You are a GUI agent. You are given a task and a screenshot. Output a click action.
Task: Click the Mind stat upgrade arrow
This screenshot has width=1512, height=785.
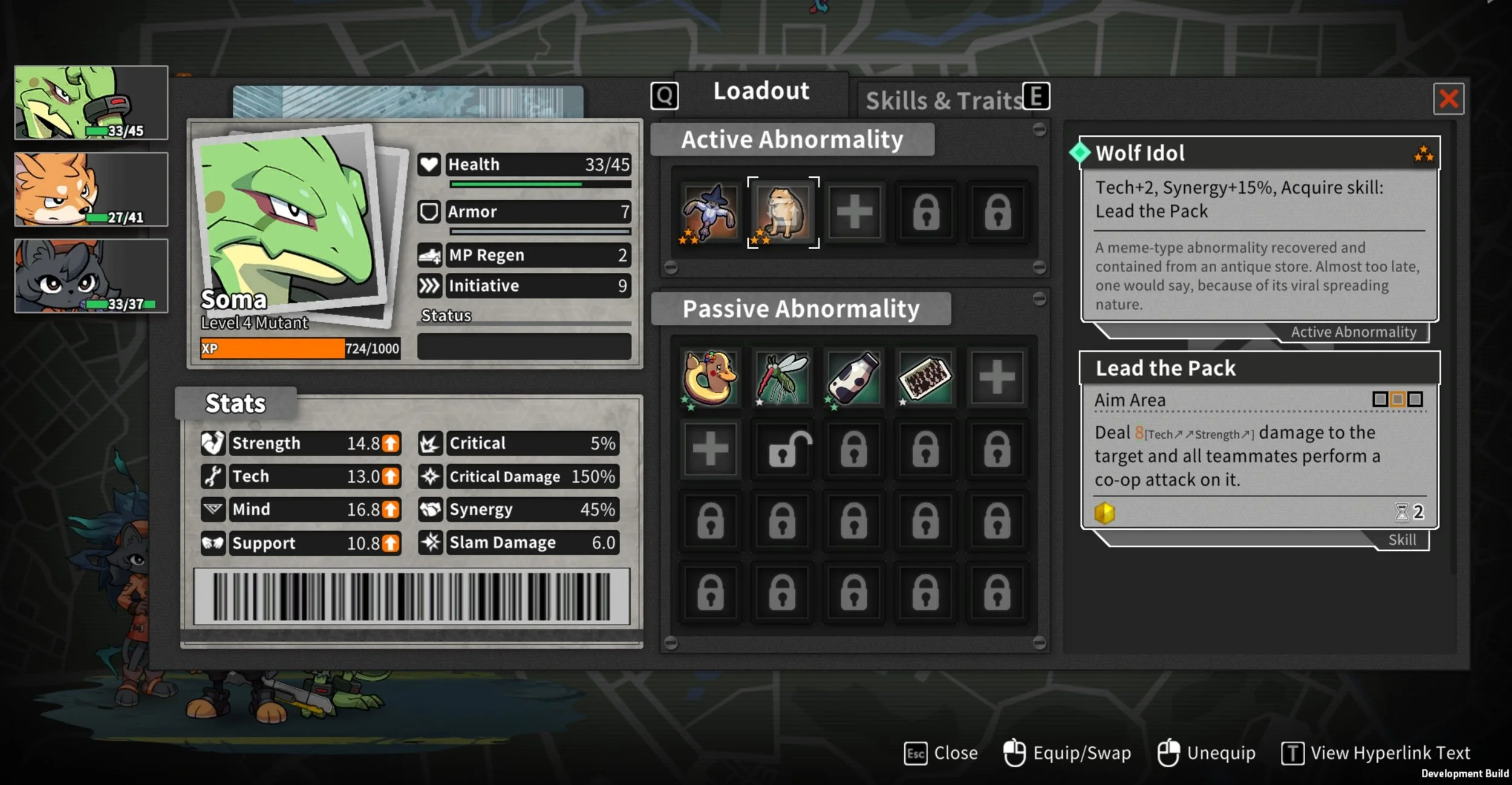[391, 510]
